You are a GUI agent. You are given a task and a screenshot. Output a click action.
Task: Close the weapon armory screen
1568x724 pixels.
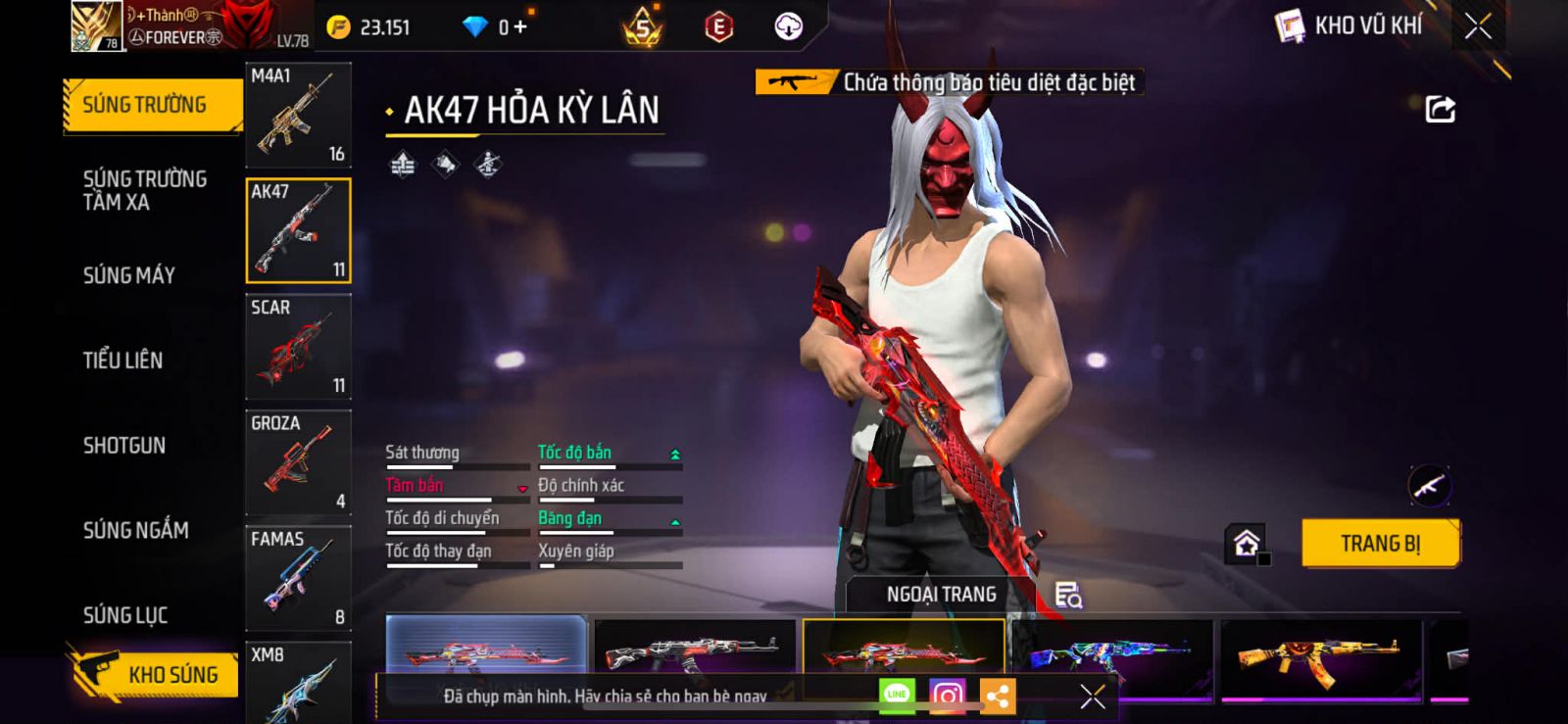coord(1478,26)
